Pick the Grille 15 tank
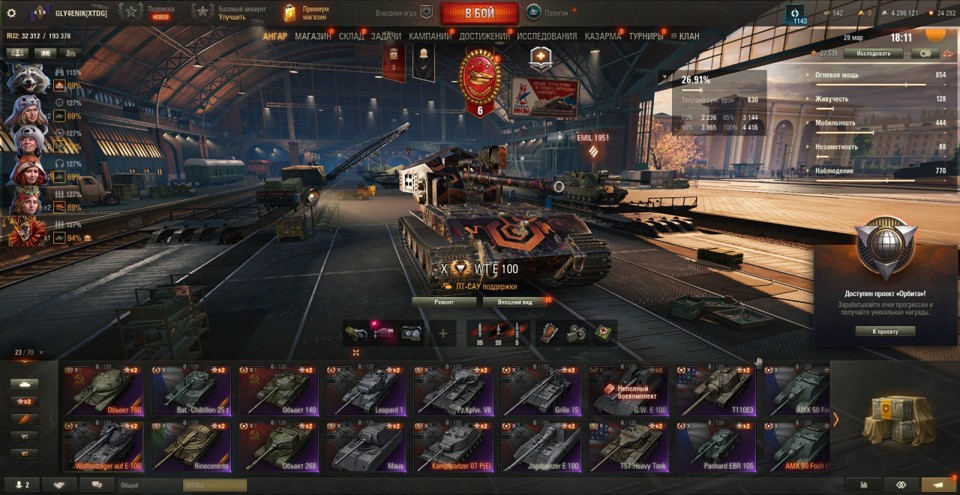 542,389
